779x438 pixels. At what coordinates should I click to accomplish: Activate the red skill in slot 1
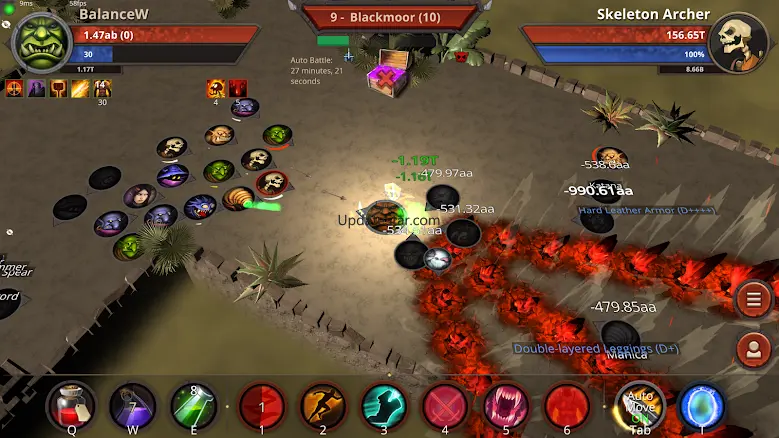(263, 407)
